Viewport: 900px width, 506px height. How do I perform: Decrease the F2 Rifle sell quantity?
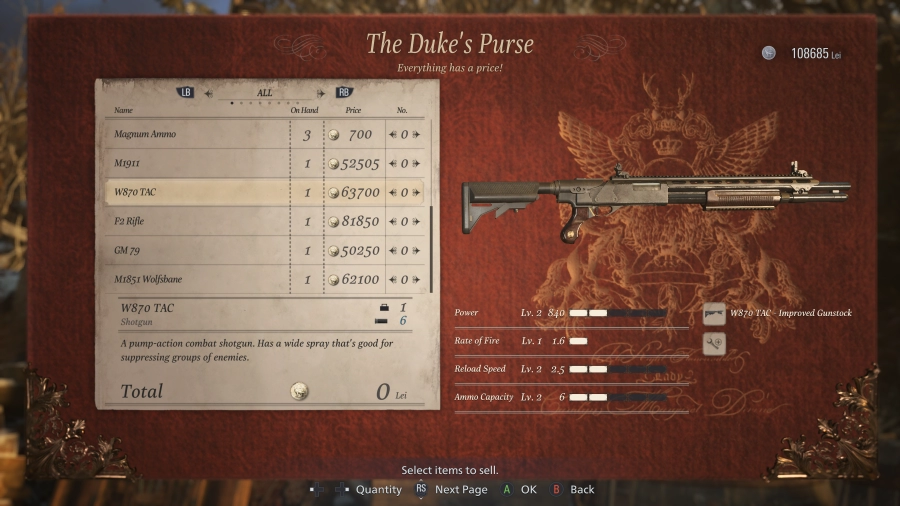(x=393, y=222)
